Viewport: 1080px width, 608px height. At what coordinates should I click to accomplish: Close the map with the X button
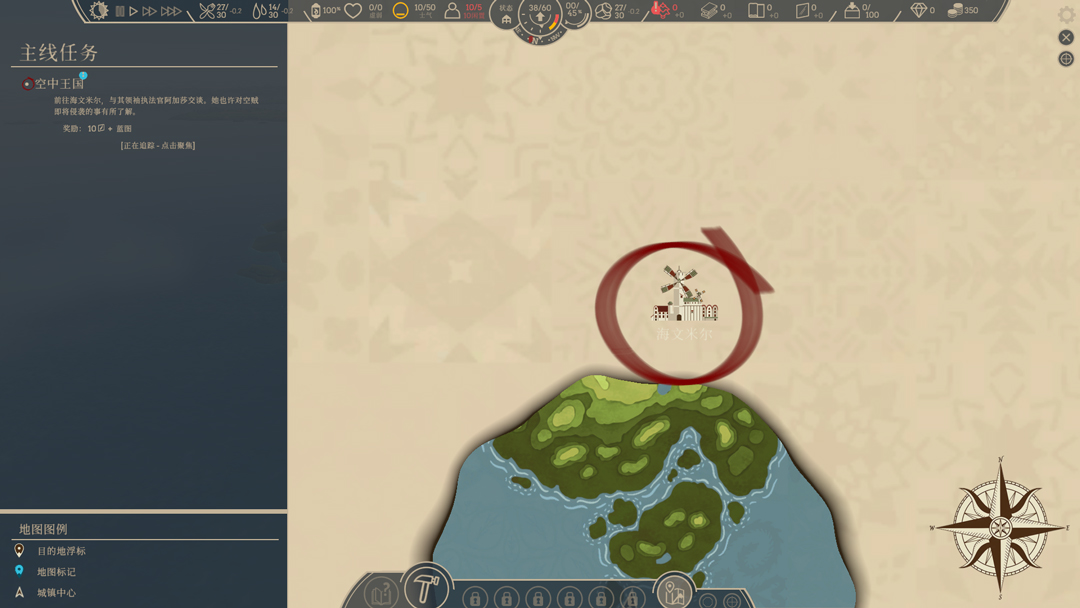(x=1066, y=37)
